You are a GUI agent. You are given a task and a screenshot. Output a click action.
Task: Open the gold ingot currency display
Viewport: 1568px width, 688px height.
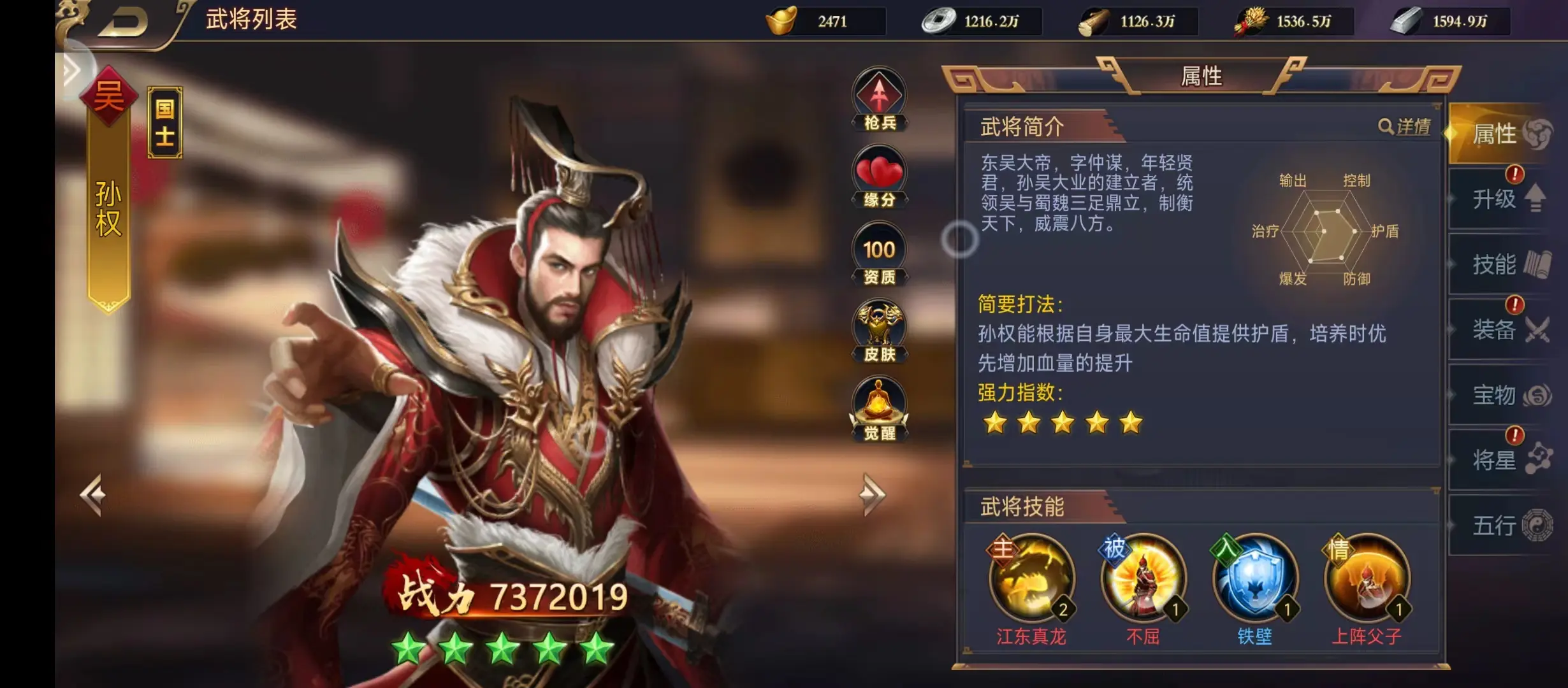(822, 20)
